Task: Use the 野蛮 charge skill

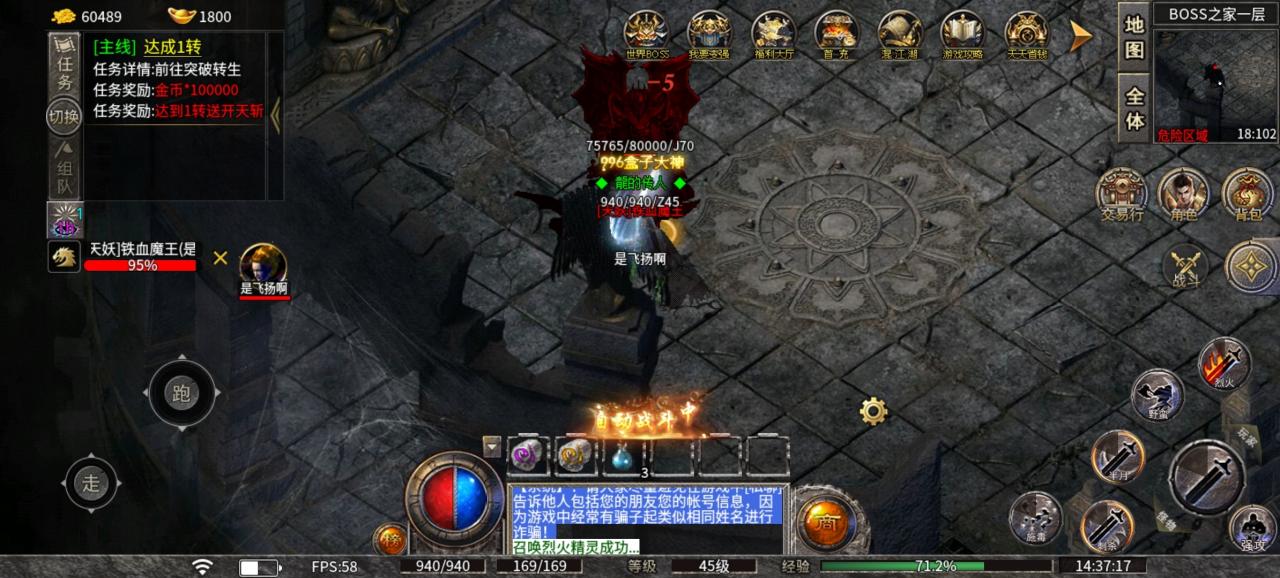Action: (1157, 395)
